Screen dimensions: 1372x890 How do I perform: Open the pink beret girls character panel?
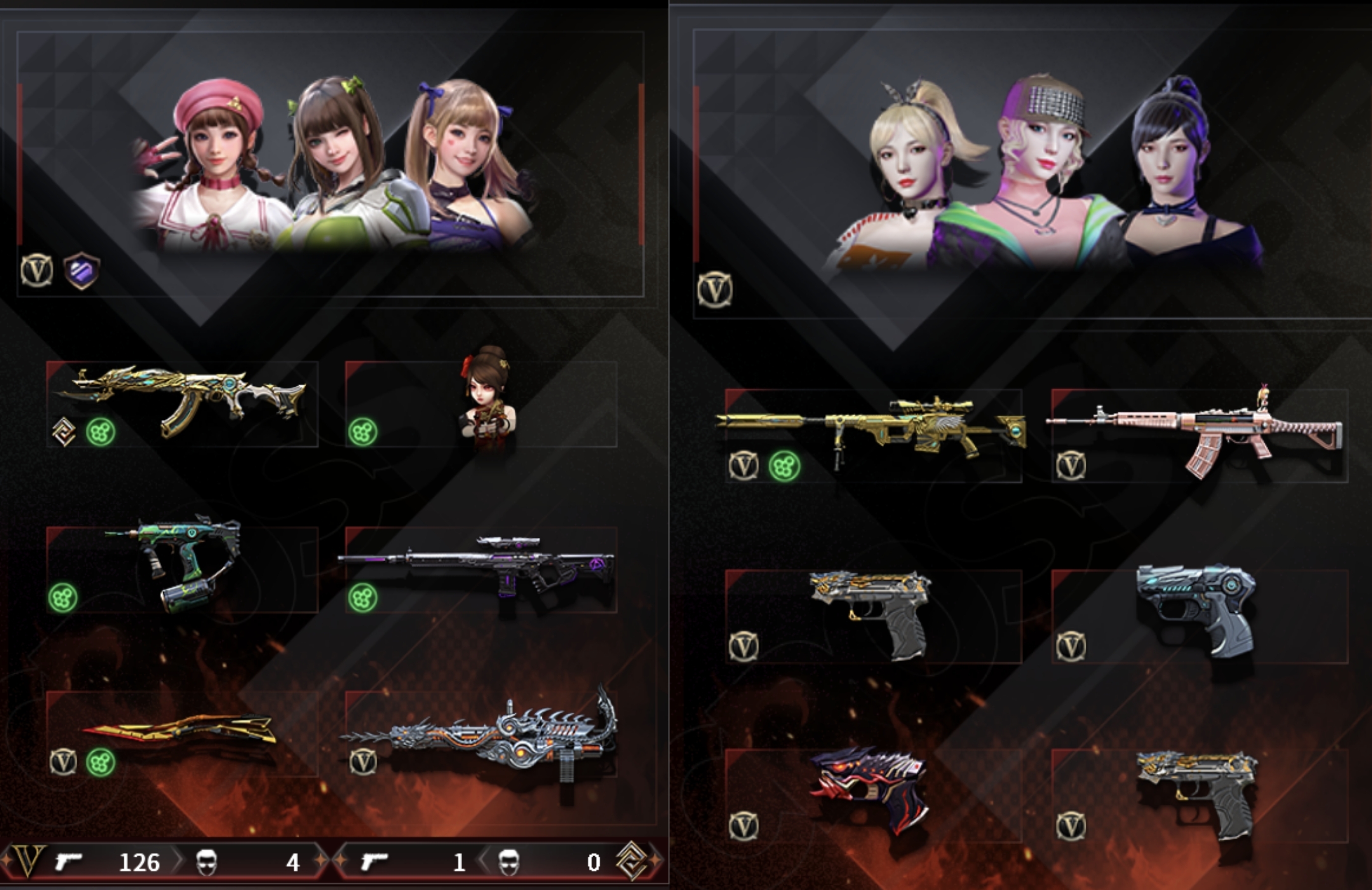[330, 164]
